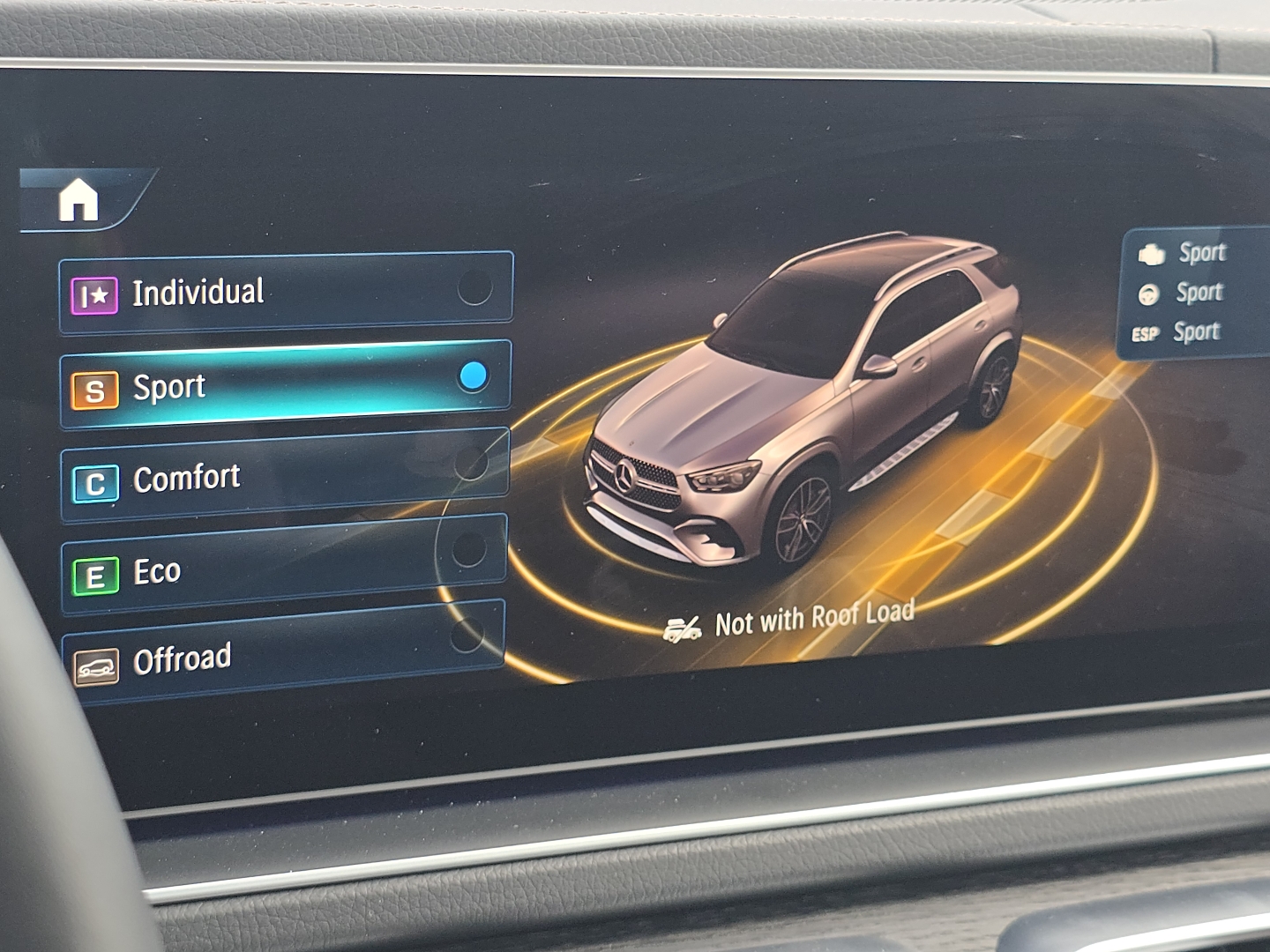Tap the Individual mode star icon

click(x=95, y=292)
